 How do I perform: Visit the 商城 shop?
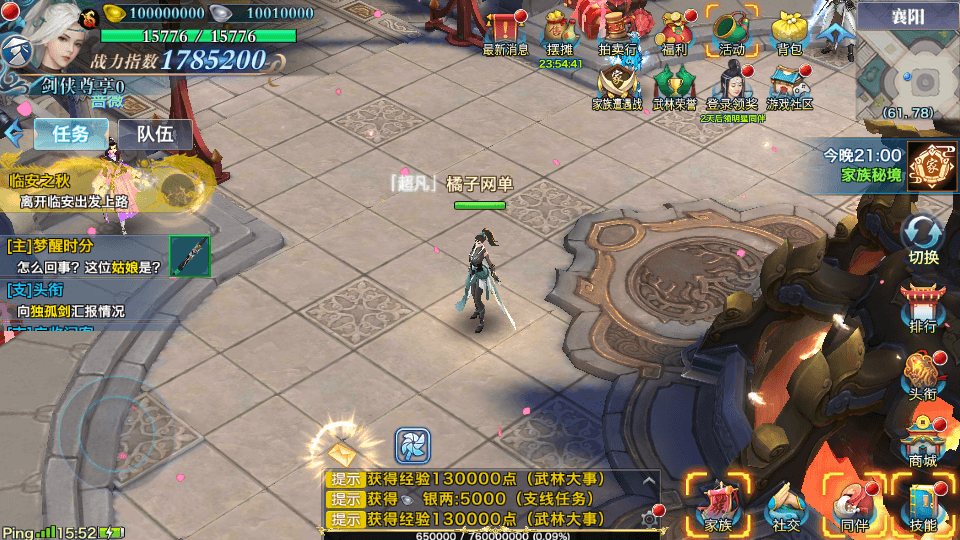click(x=923, y=445)
